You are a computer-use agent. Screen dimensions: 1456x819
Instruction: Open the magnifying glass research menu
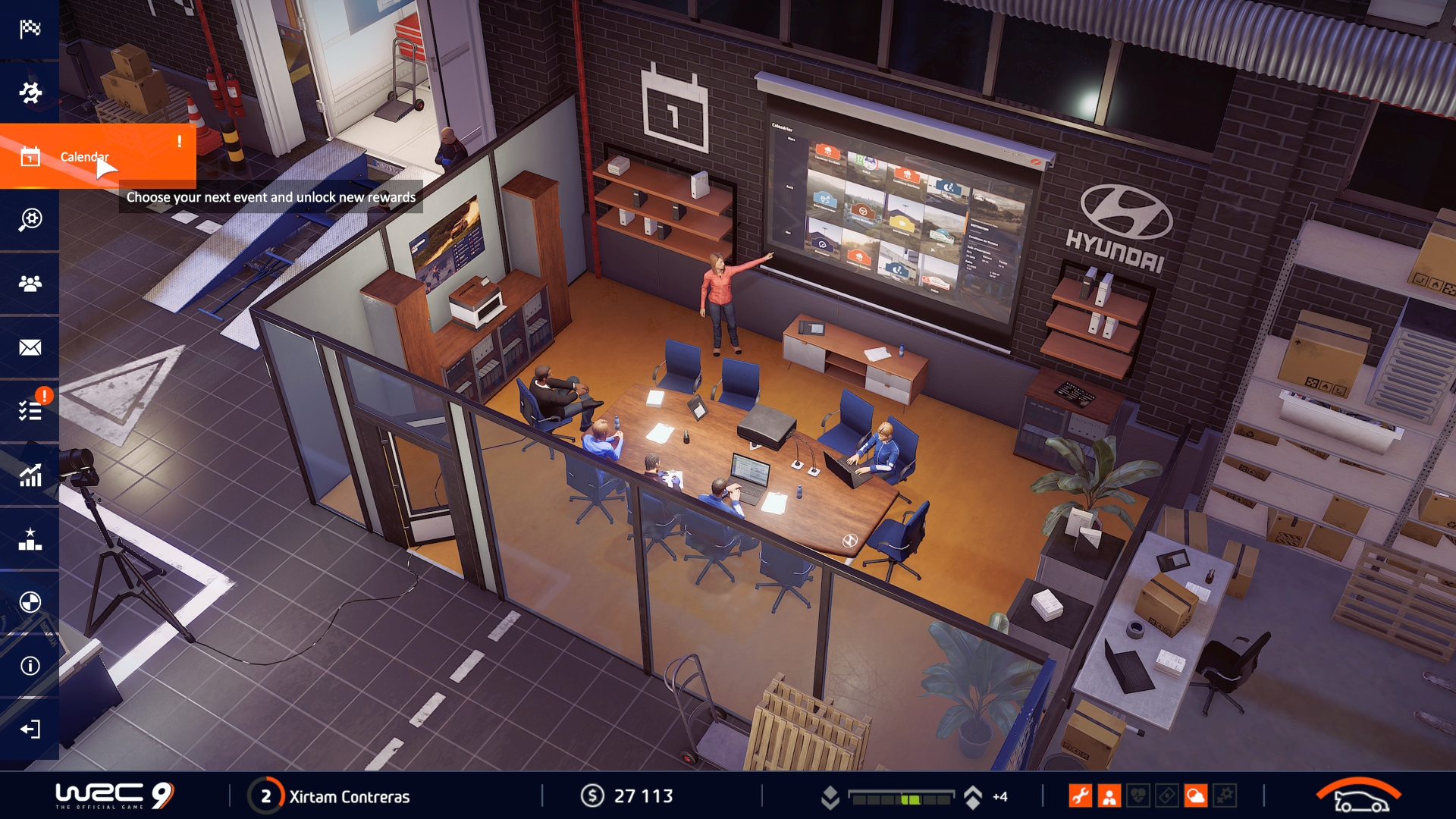tap(30, 220)
